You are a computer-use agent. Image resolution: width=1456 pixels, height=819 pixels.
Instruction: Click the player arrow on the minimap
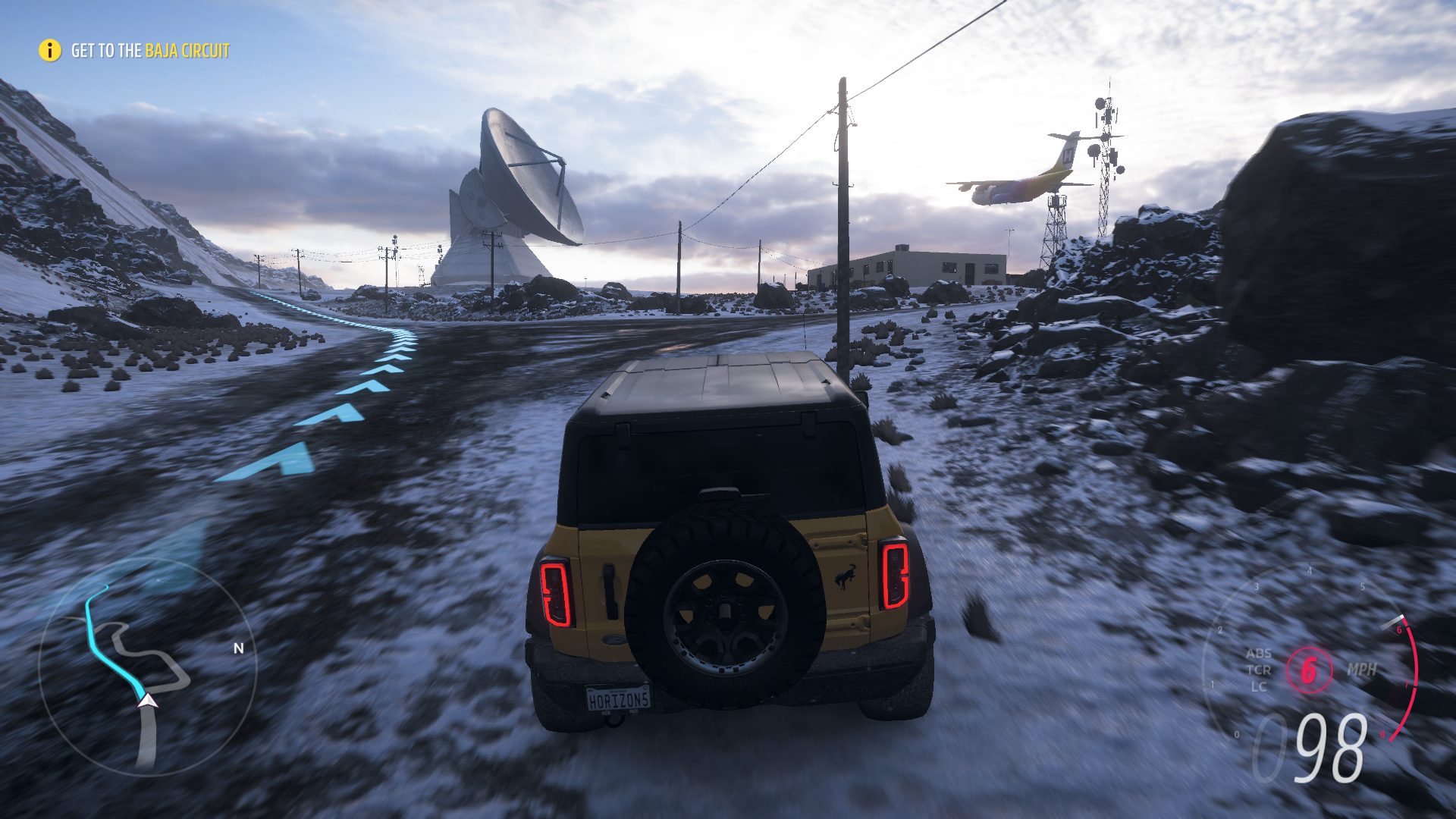tap(147, 700)
